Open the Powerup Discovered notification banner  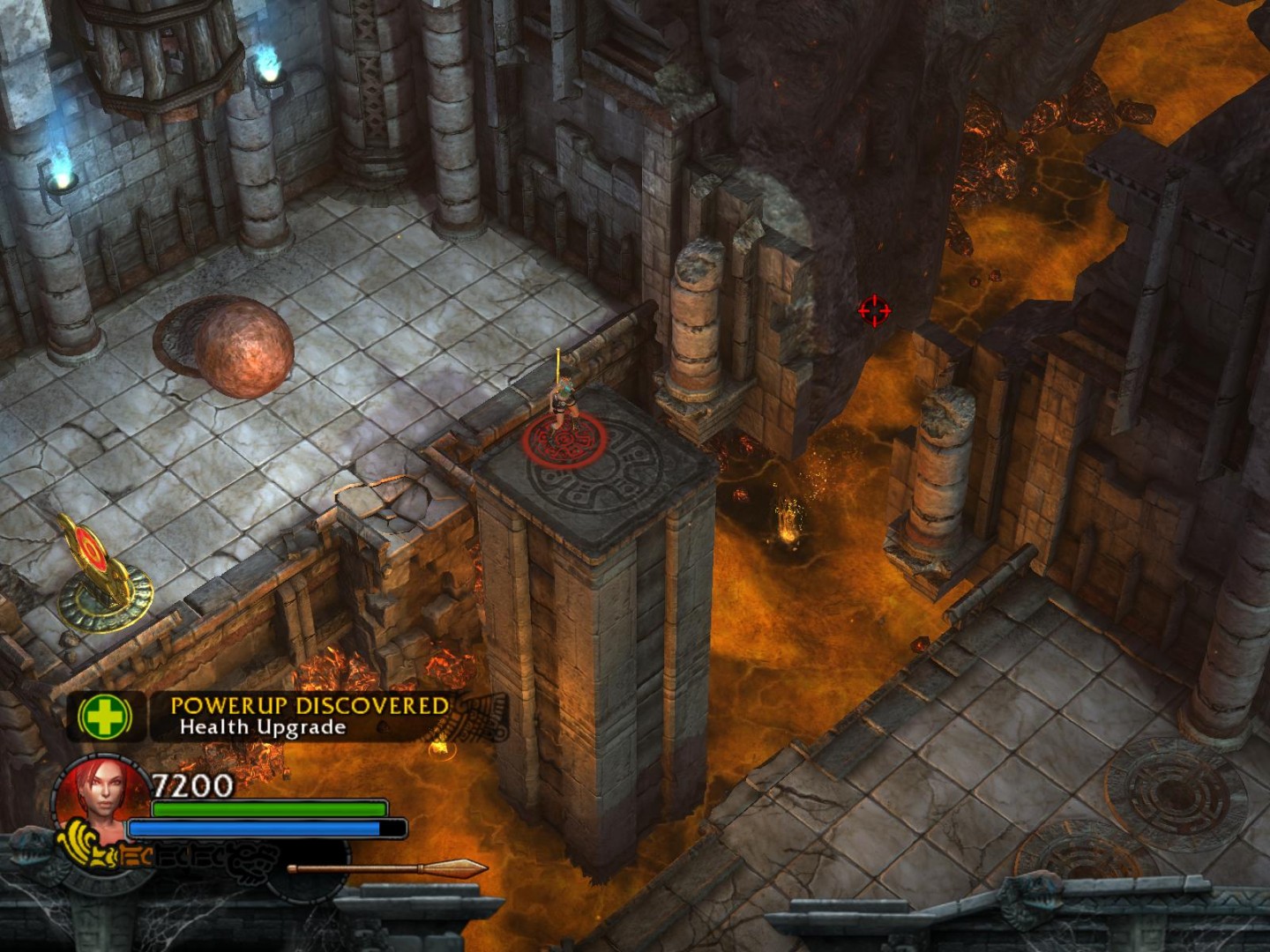click(x=309, y=716)
